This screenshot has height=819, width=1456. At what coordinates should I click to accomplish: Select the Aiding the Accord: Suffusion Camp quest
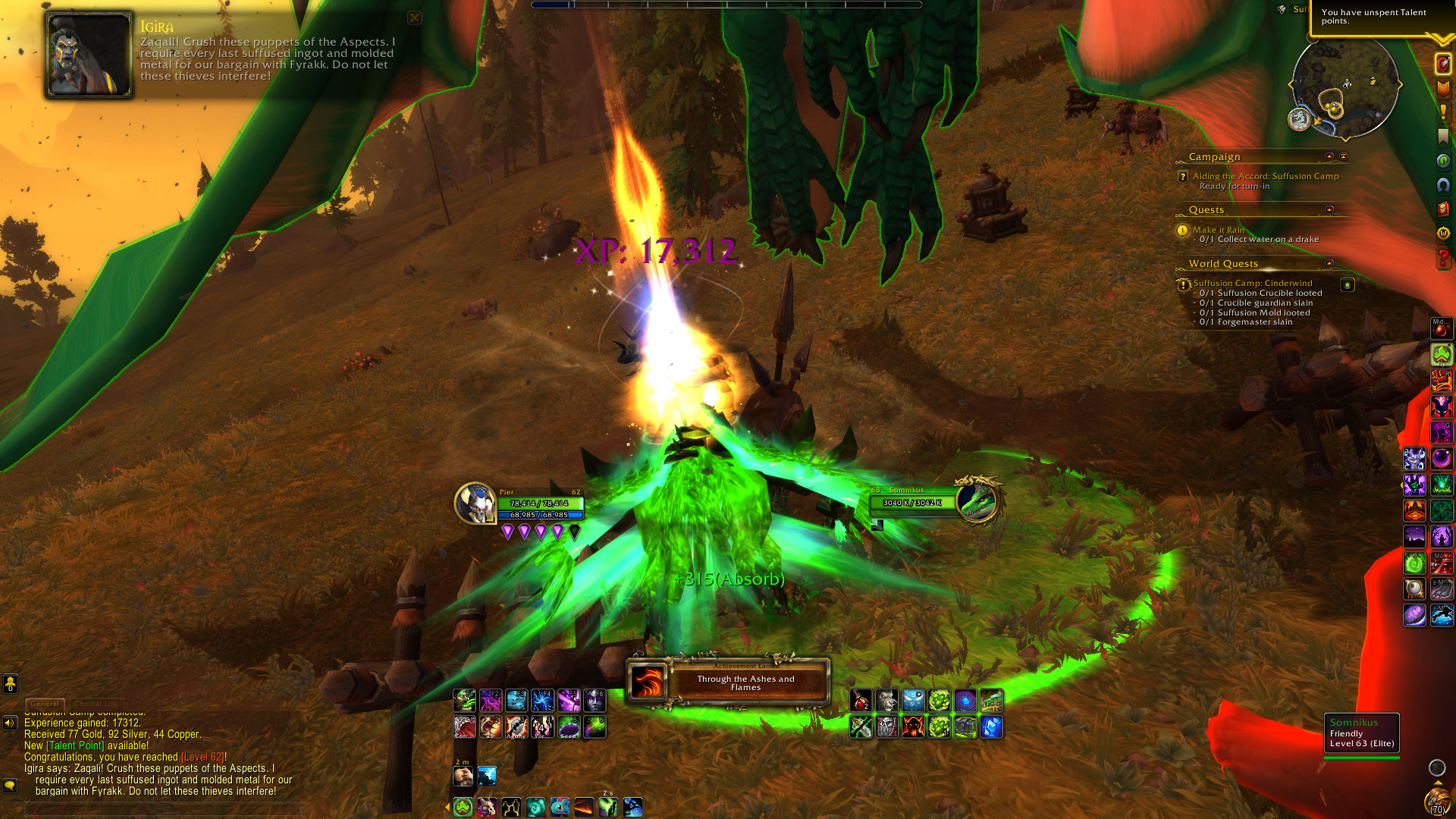(x=1265, y=176)
